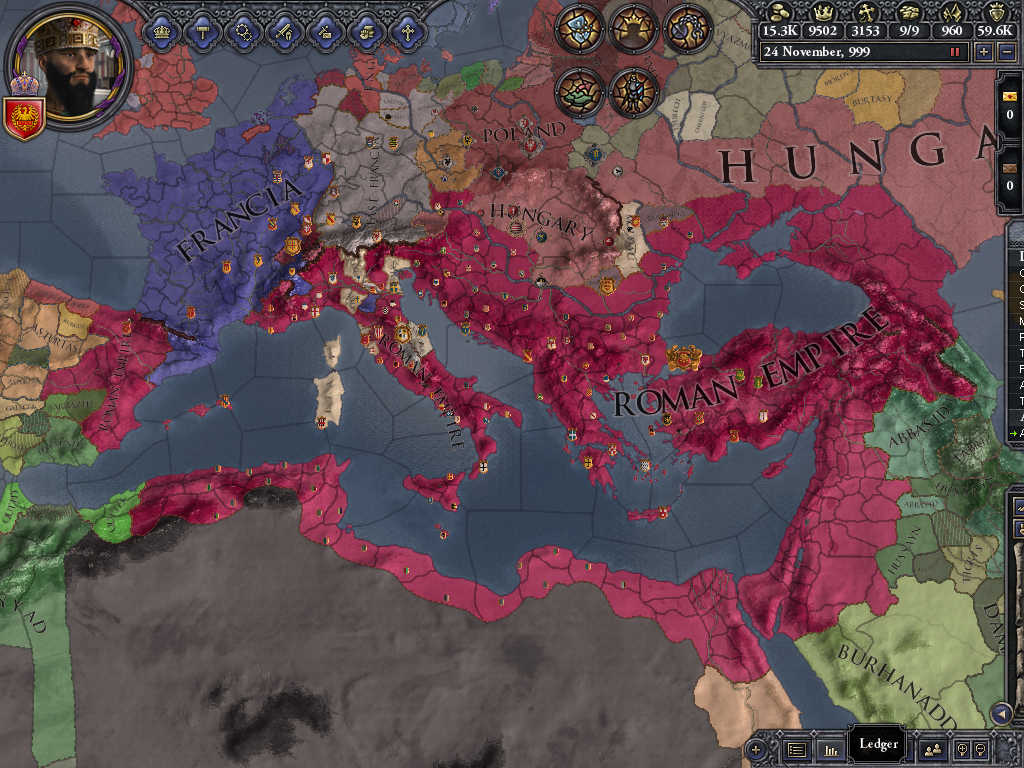Open the dagger and scroll intrigue tab

click(324, 30)
